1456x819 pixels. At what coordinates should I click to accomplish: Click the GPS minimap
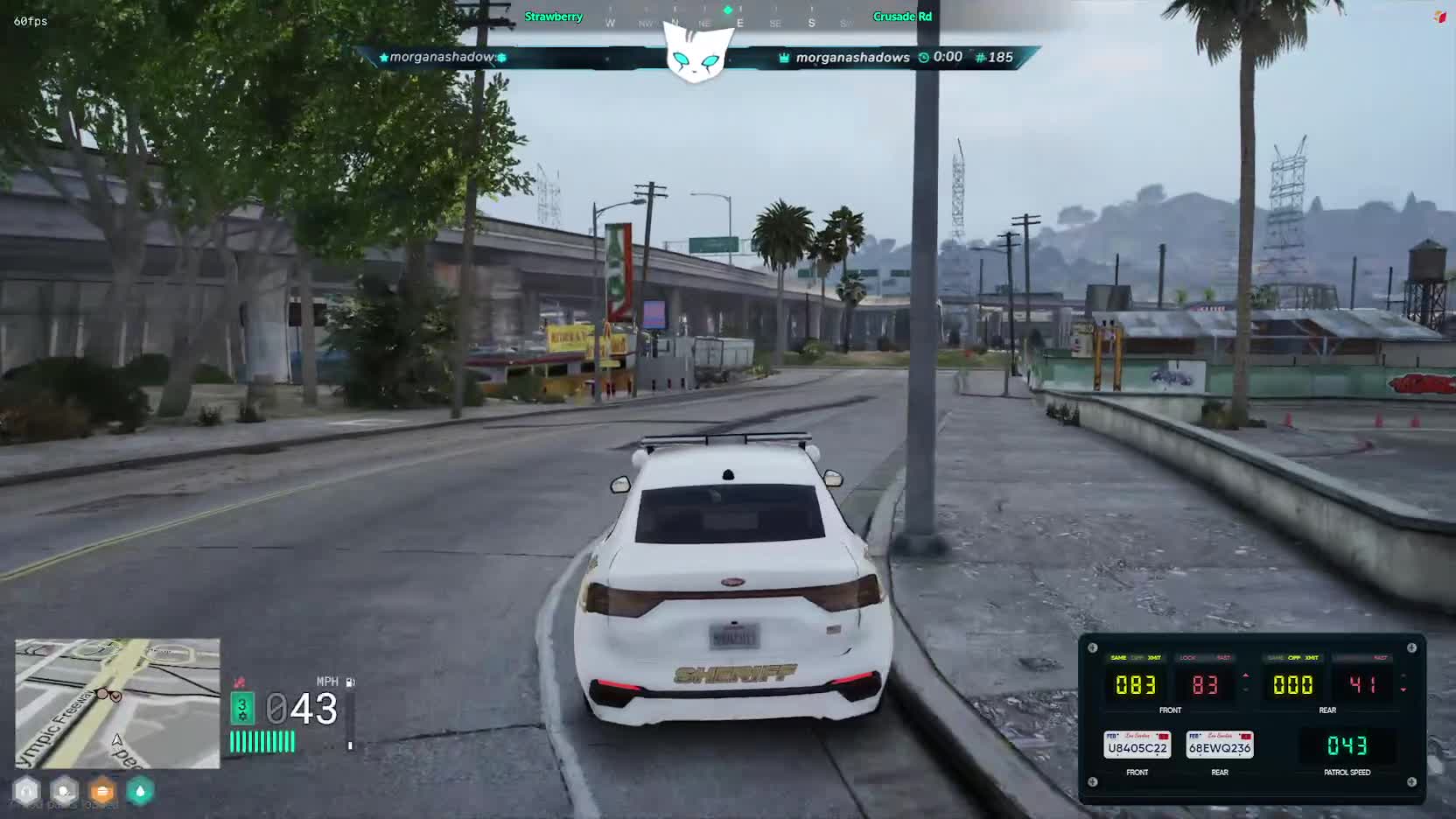(x=117, y=703)
